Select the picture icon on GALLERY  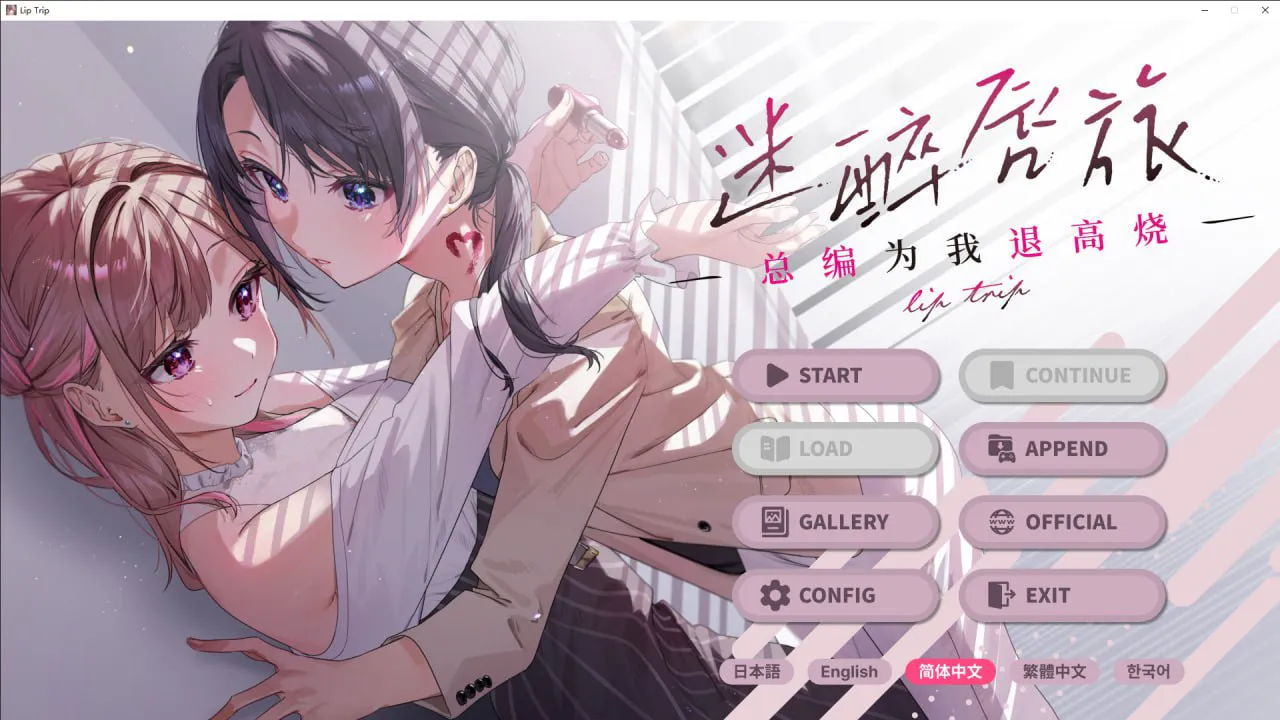pos(772,522)
